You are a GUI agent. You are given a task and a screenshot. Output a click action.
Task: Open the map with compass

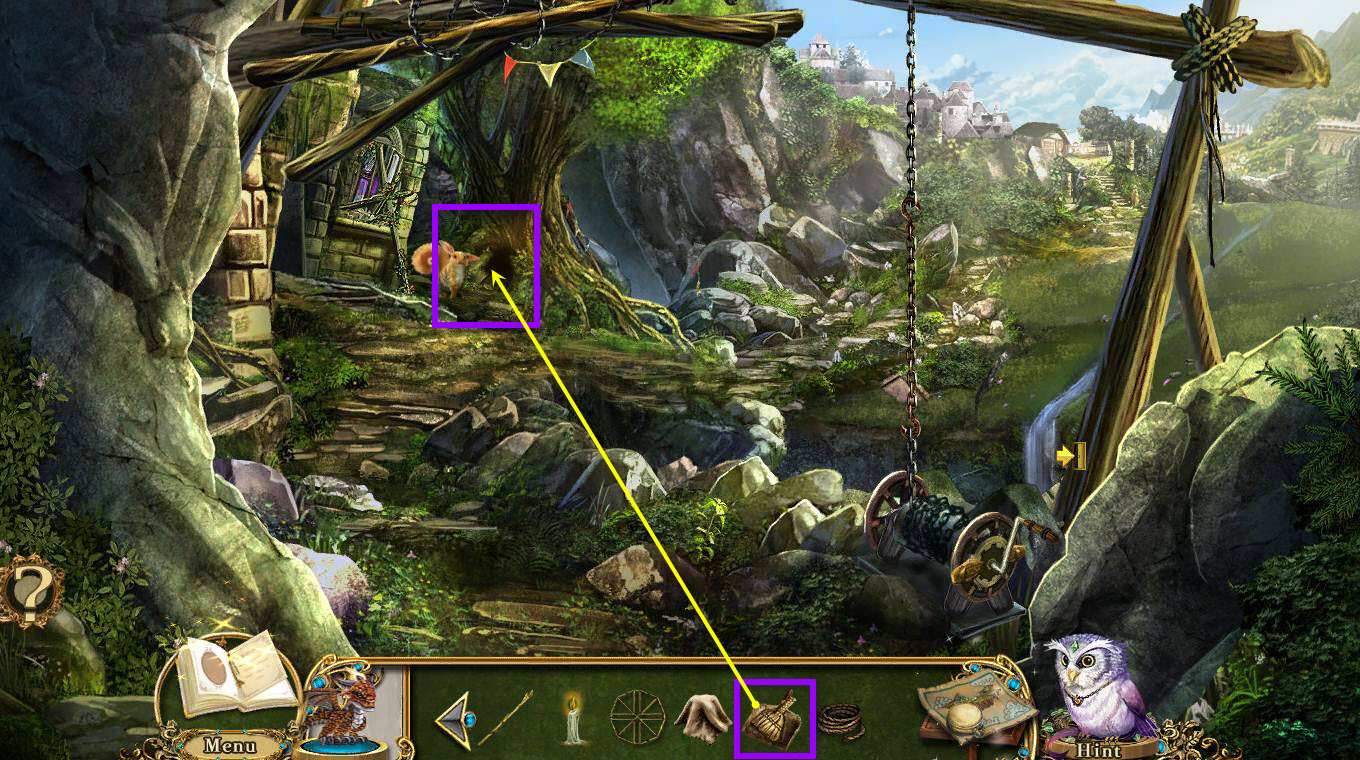(975, 706)
